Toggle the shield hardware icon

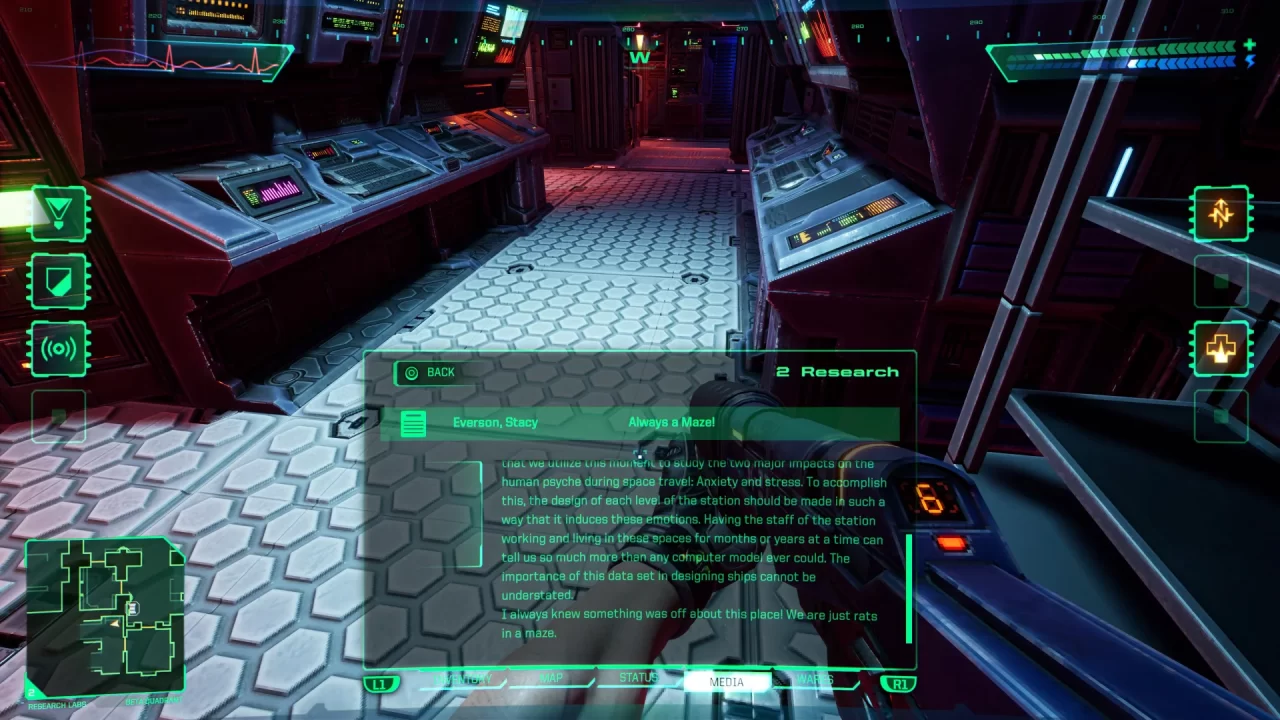click(59, 281)
